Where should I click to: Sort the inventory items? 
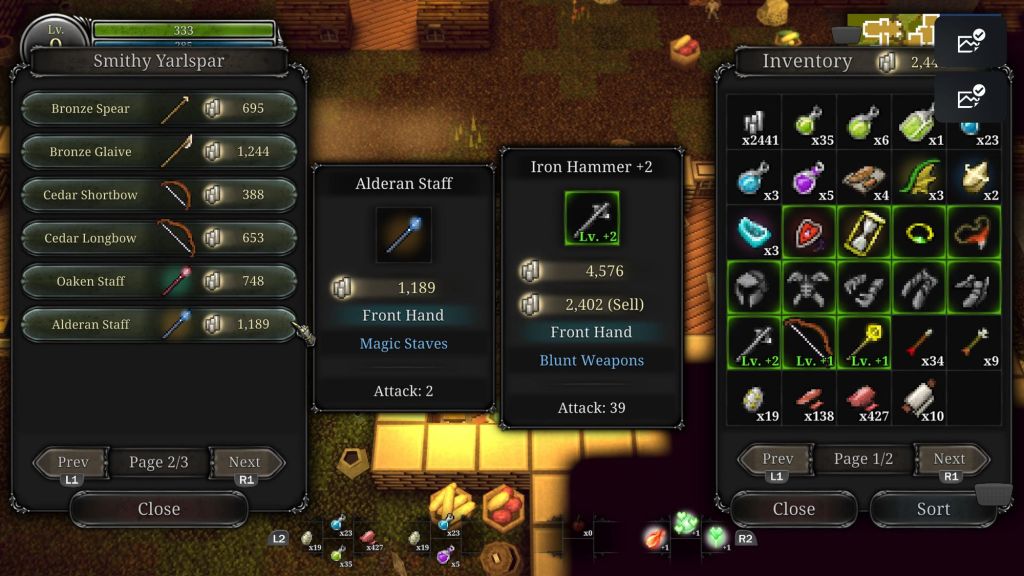tap(933, 509)
